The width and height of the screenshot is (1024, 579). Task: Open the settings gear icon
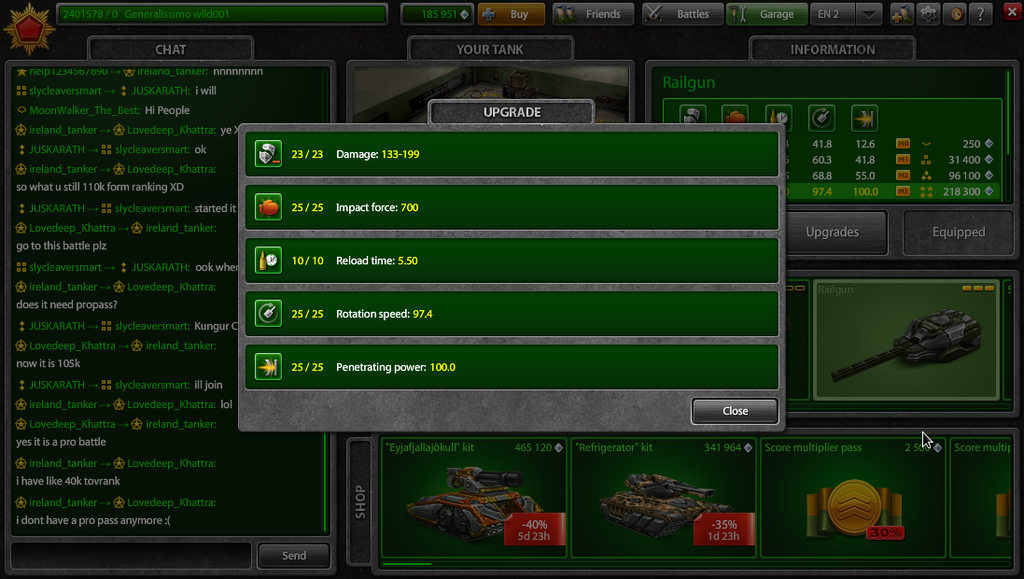point(928,14)
